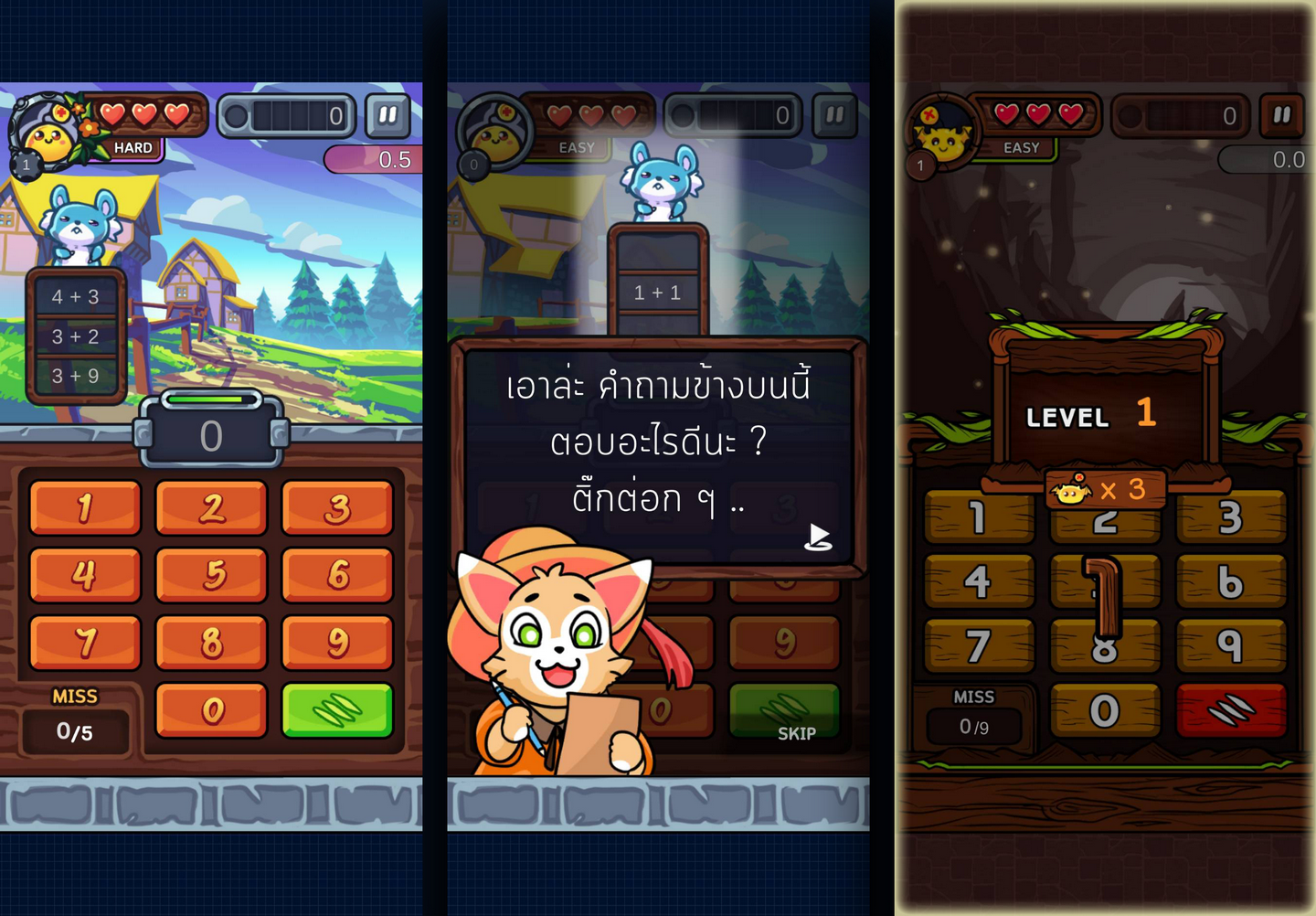Tap the pause icon on the LEVEL 1 screen
This screenshot has height=916, width=1316.
1281,116
